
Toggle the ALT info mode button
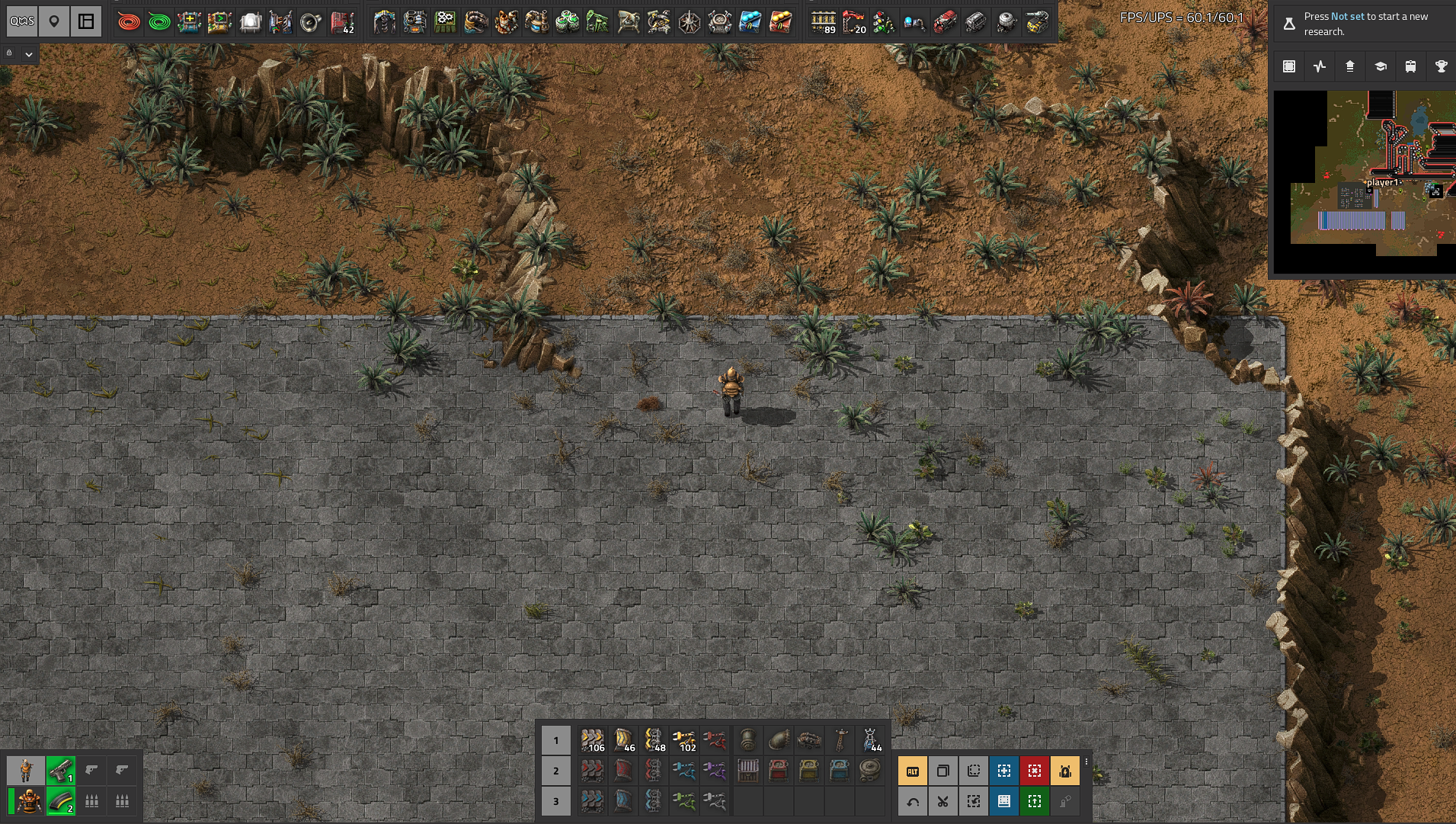(x=913, y=771)
